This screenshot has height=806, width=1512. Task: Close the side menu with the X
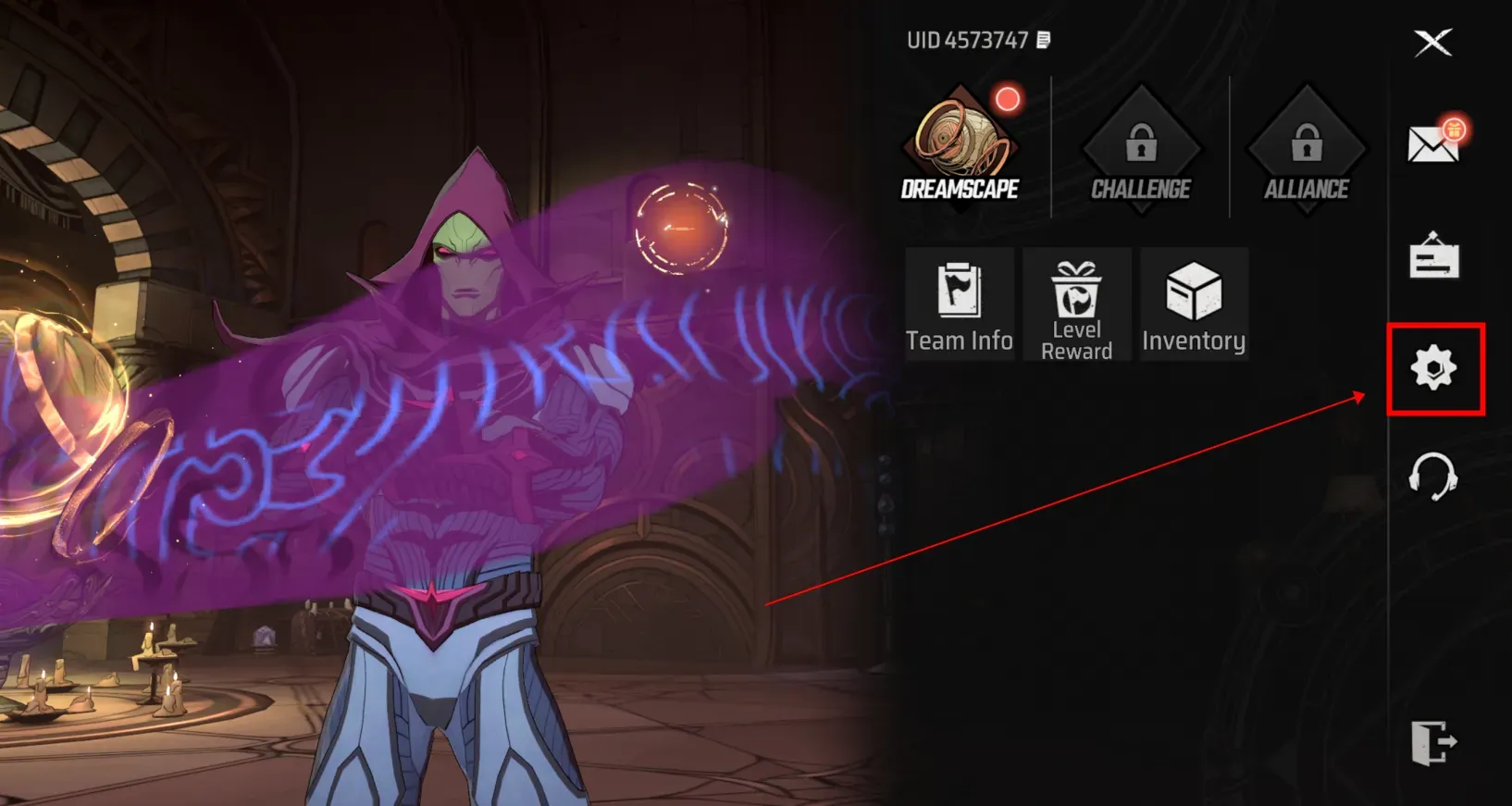[x=1432, y=43]
